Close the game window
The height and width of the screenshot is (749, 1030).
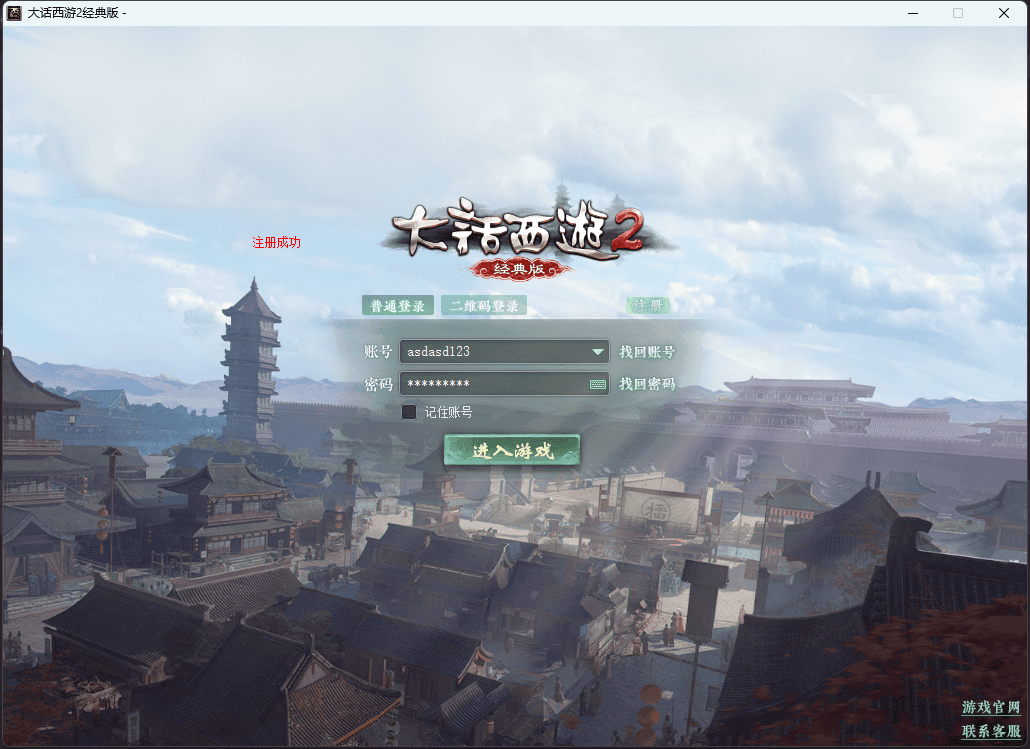click(1003, 13)
